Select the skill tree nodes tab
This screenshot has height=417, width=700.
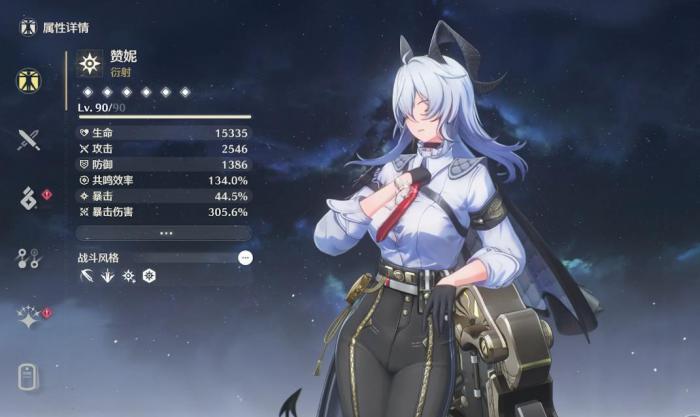pos(28,258)
